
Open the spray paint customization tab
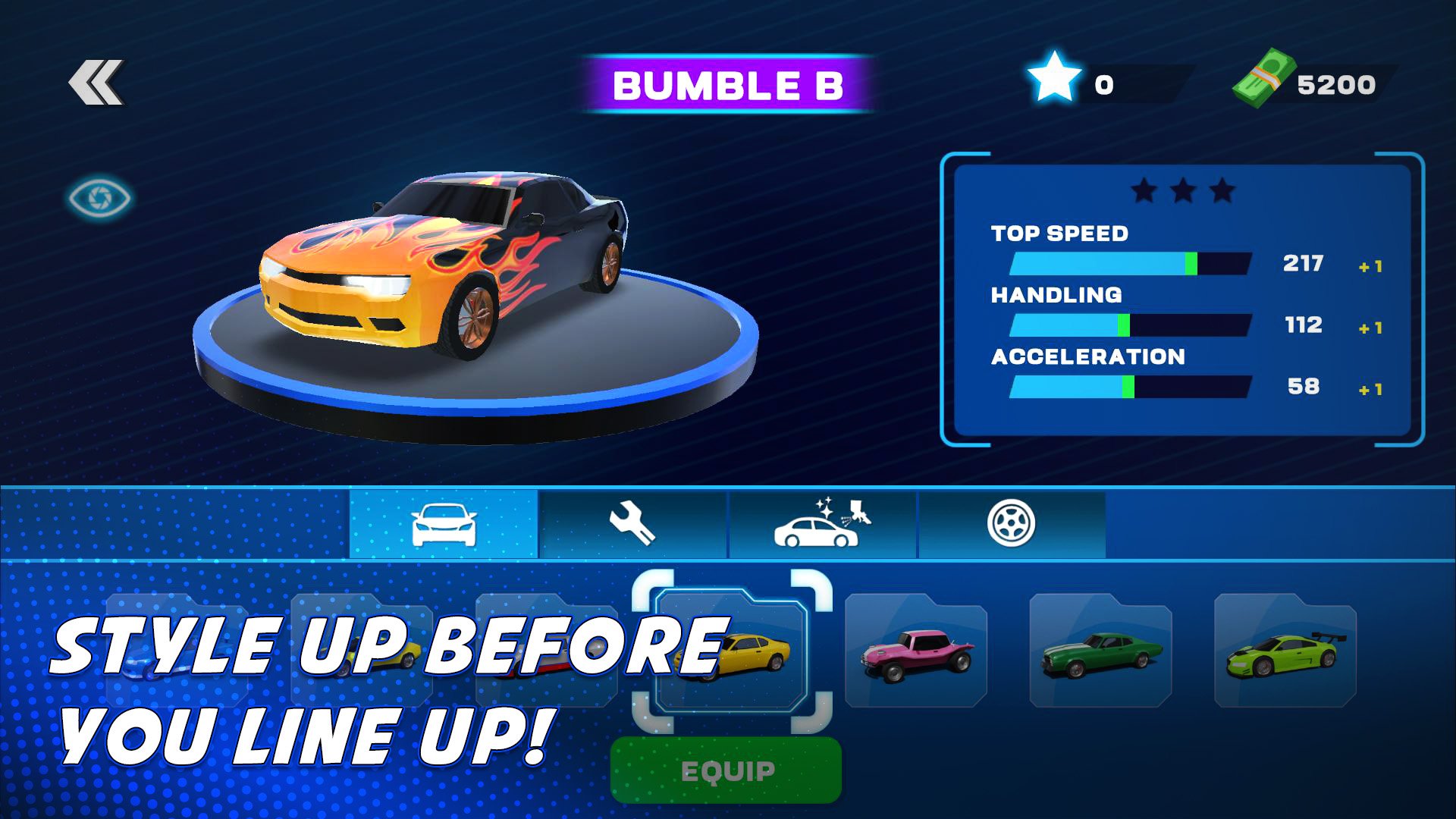822,524
